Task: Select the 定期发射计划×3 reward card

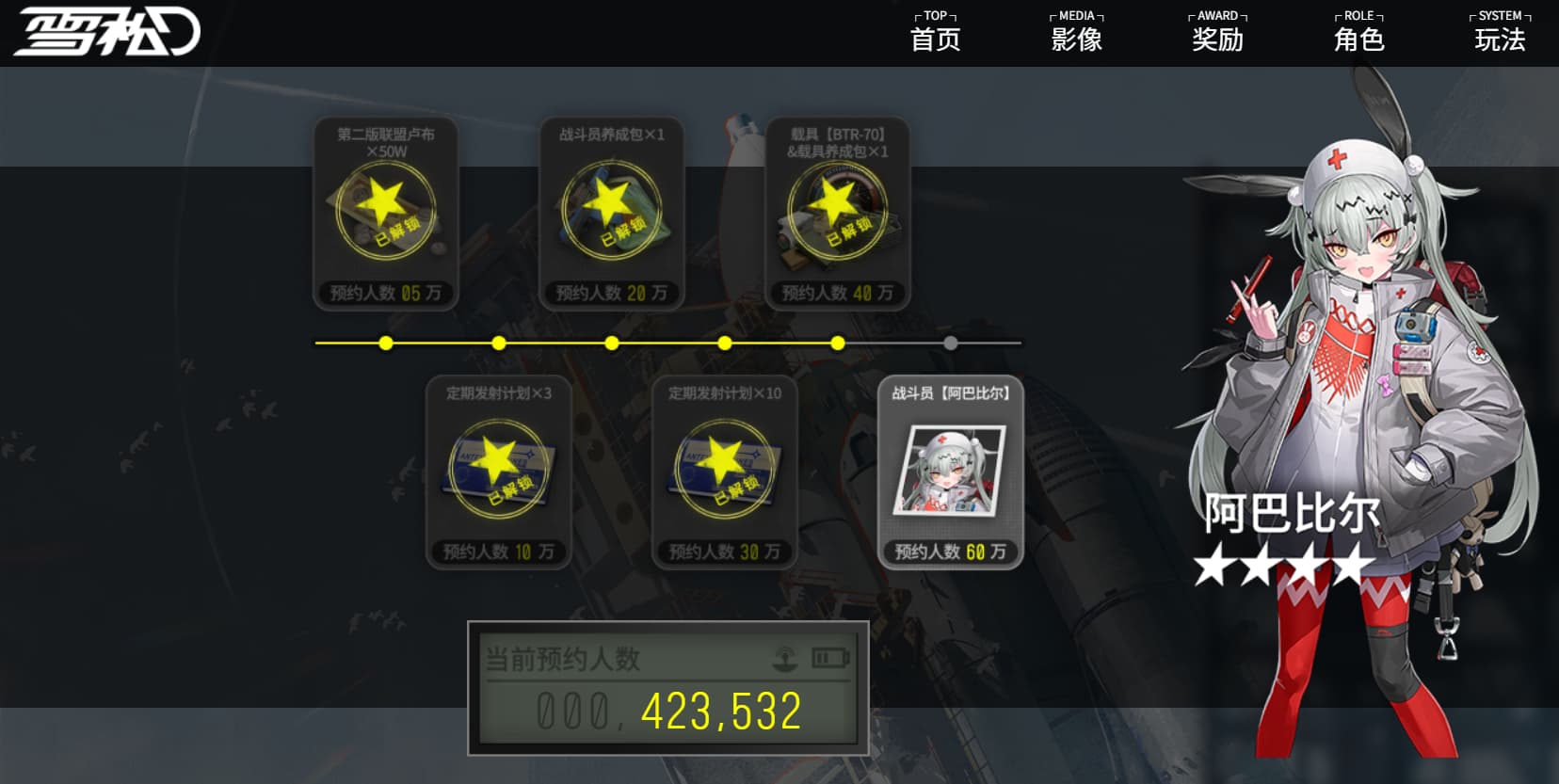Action: pyautogui.click(x=499, y=472)
